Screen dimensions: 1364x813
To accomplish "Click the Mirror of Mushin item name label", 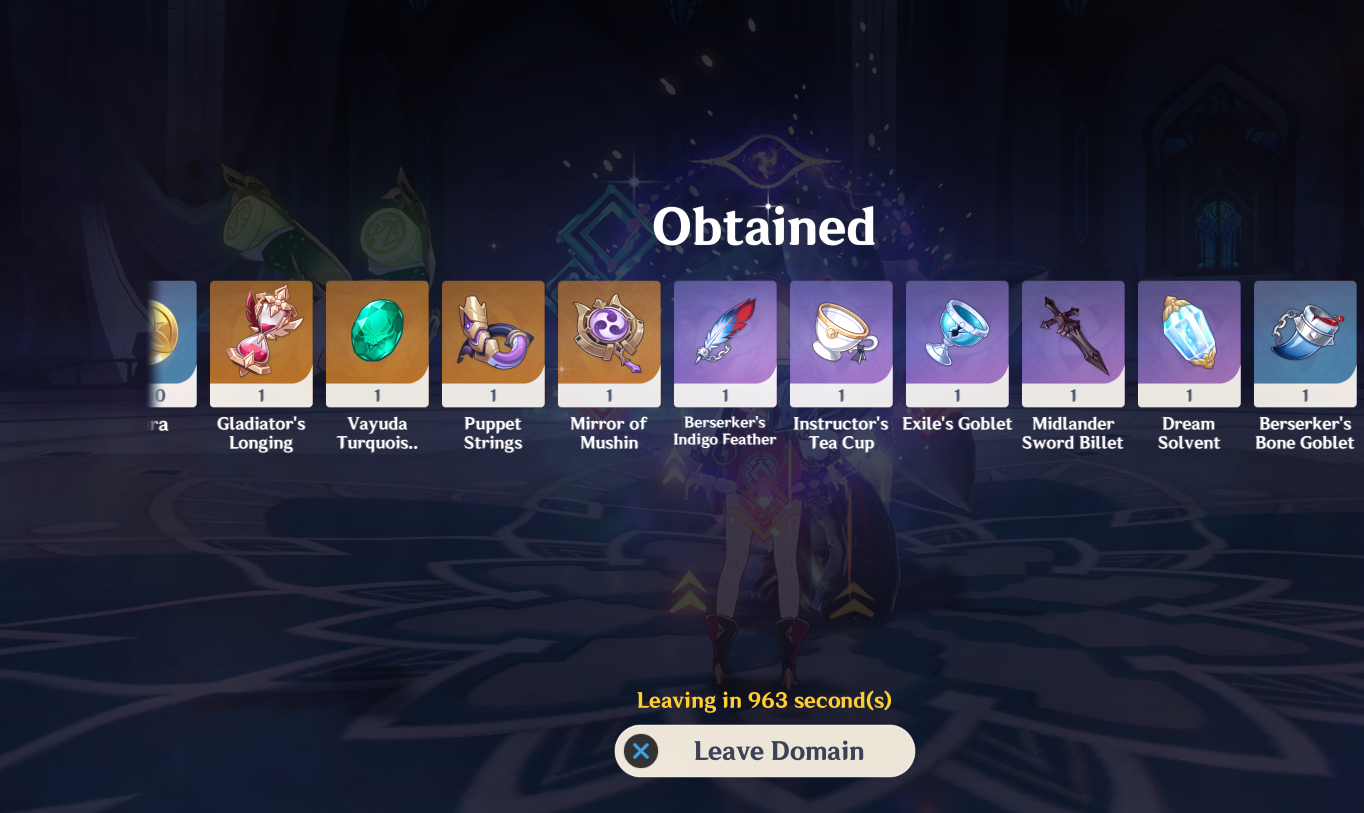I will point(608,433).
